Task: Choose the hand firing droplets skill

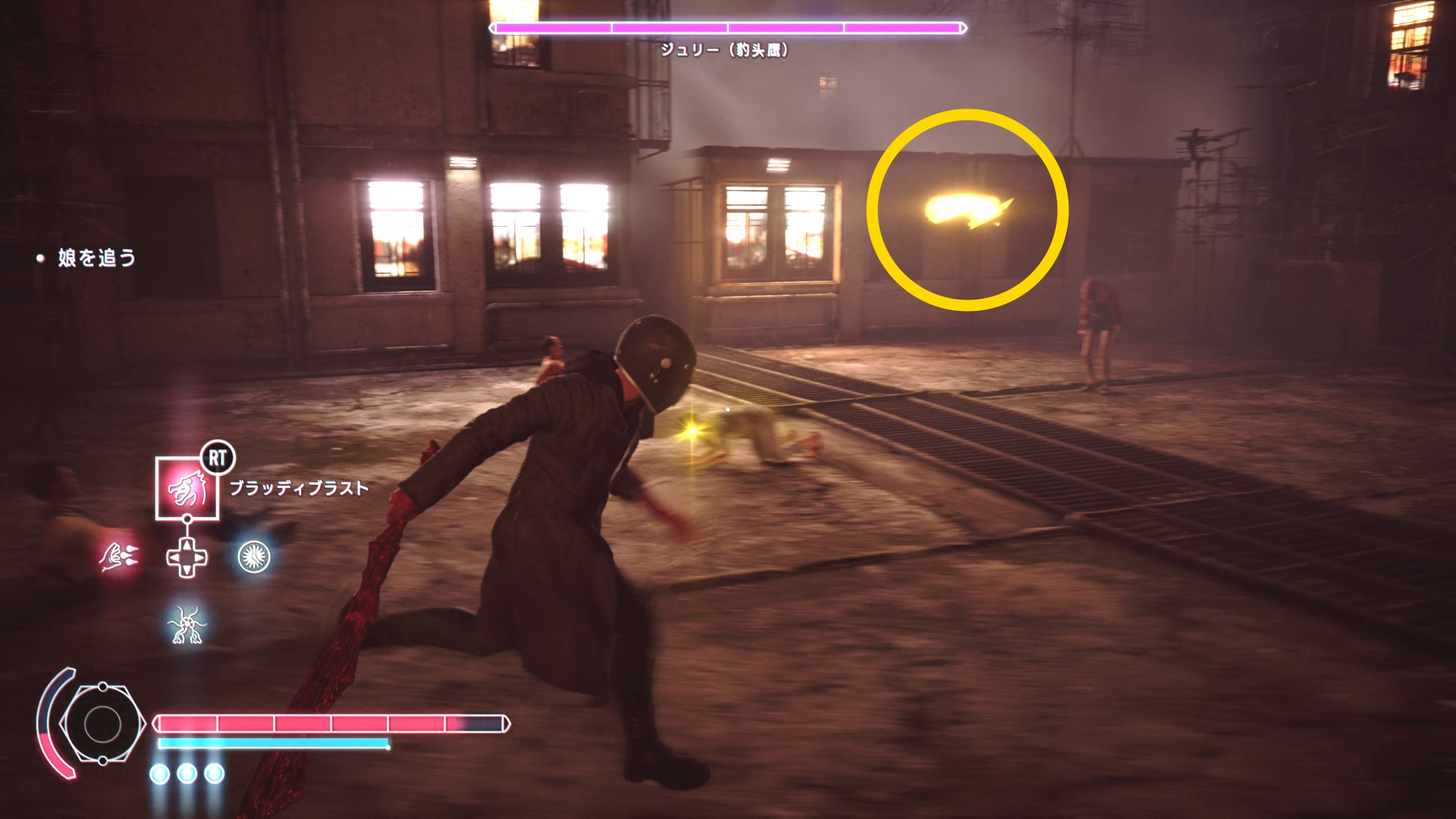Action: tap(118, 557)
